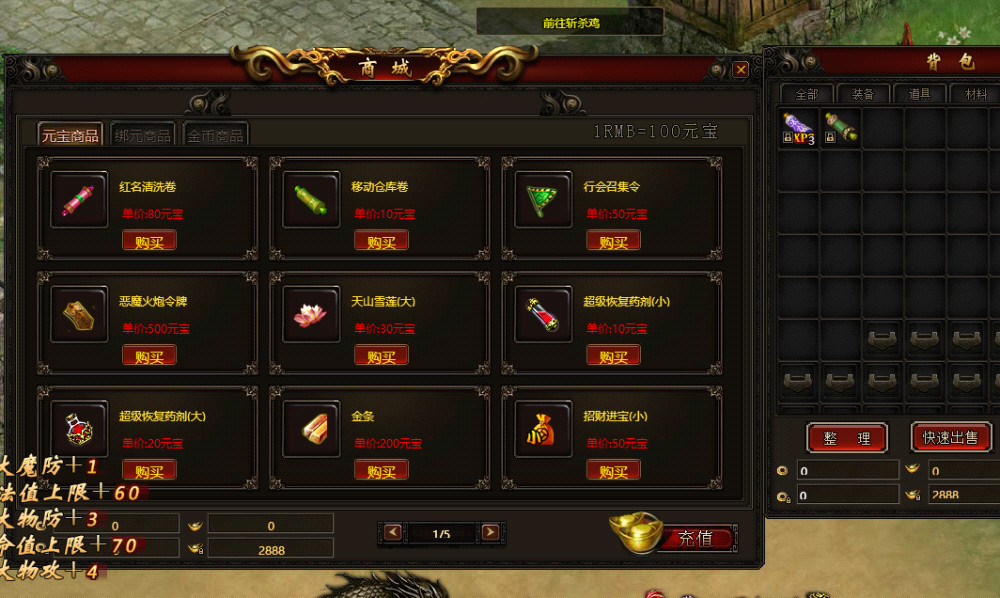Select the green scroll in the bag
The height and width of the screenshot is (598, 1000).
pos(841,128)
